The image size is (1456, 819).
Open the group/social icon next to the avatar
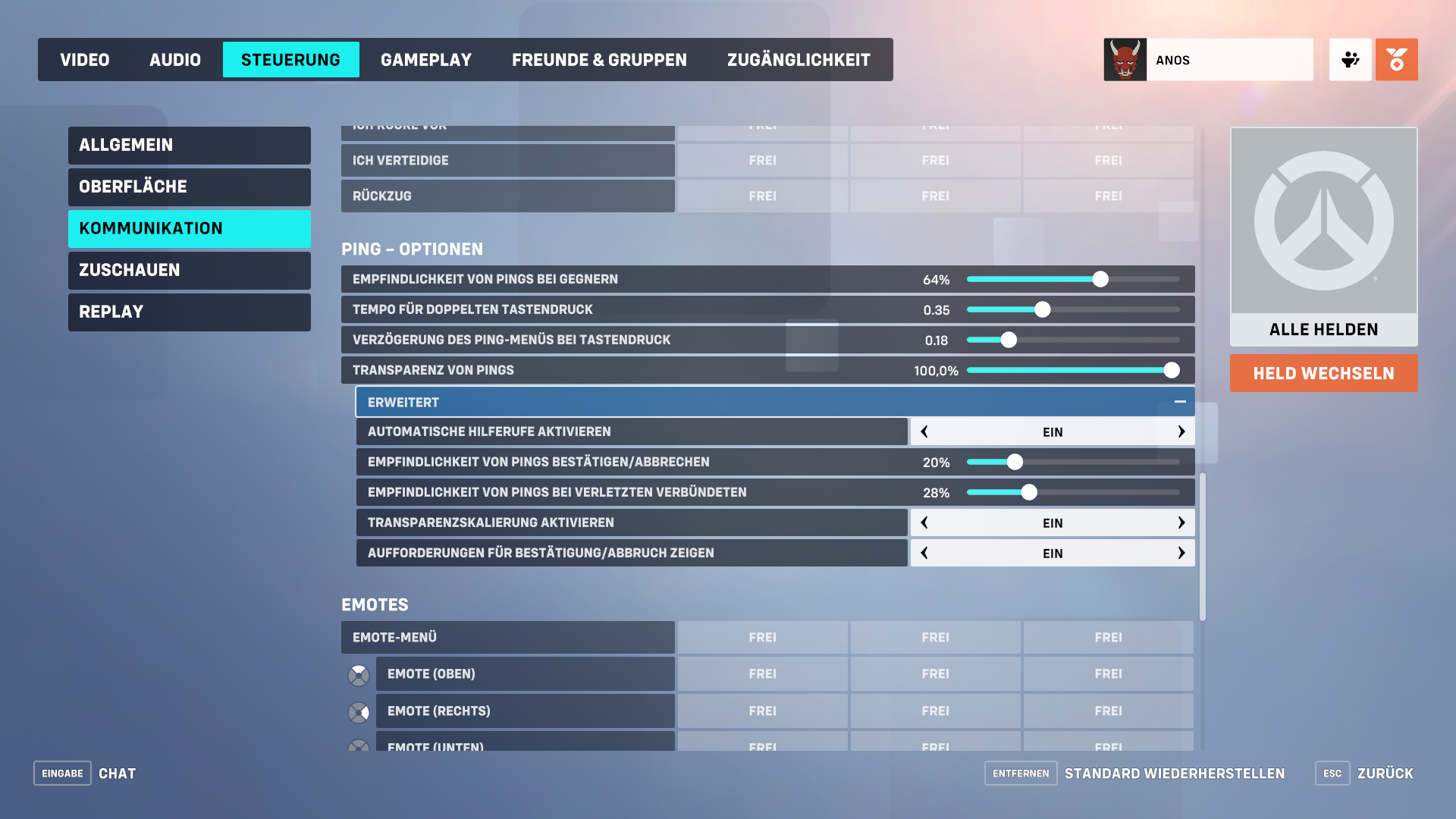[x=1350, y=59]
